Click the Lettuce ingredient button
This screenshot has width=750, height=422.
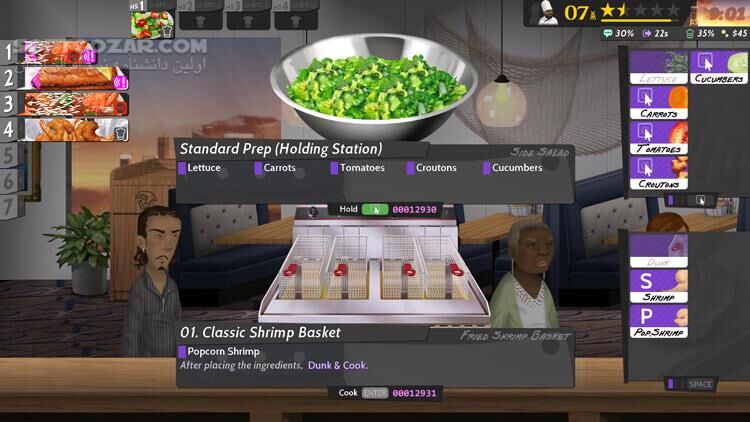pyautogui.click(x=659, y=68)
